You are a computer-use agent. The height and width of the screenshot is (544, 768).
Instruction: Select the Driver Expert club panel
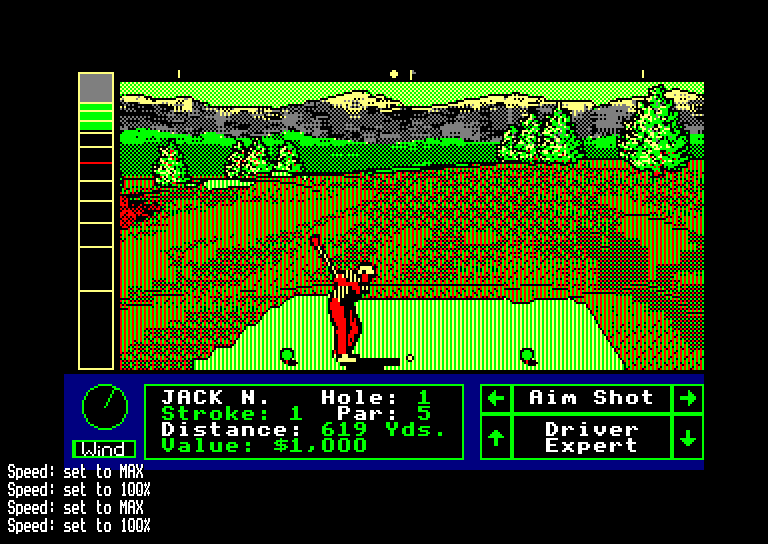(591, 437)
